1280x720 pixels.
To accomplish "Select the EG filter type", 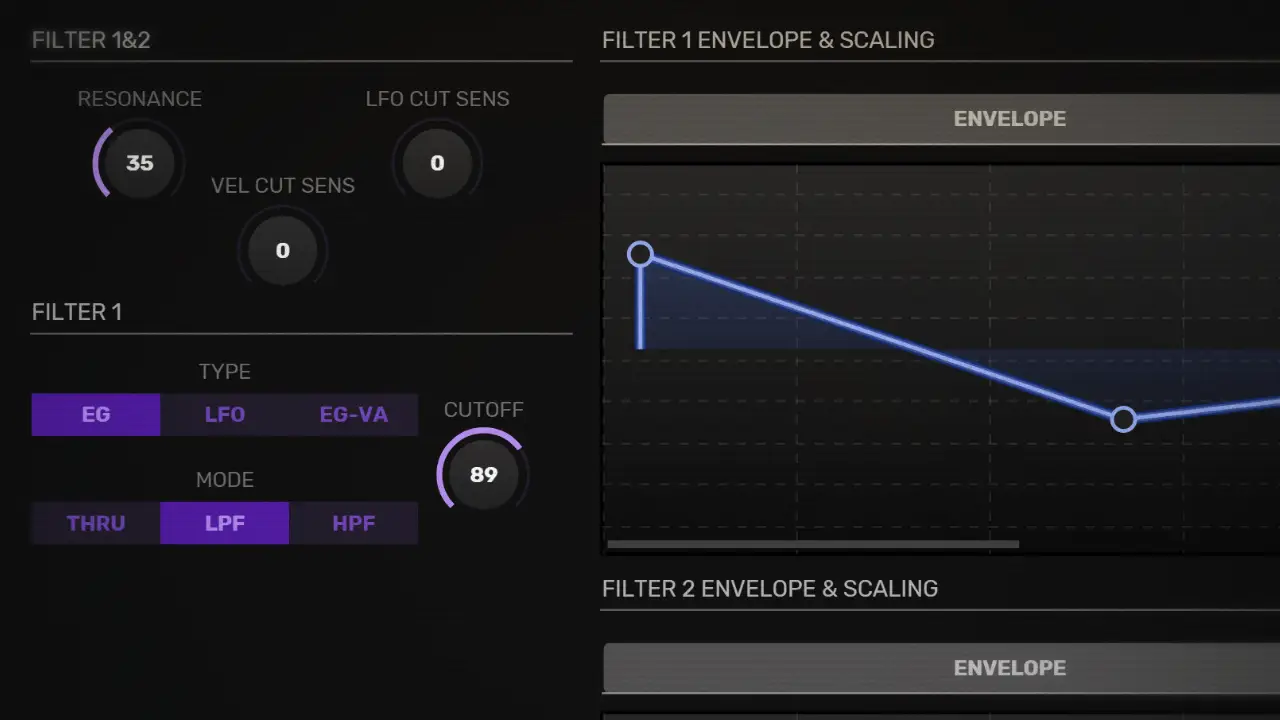I will (96, 414).
